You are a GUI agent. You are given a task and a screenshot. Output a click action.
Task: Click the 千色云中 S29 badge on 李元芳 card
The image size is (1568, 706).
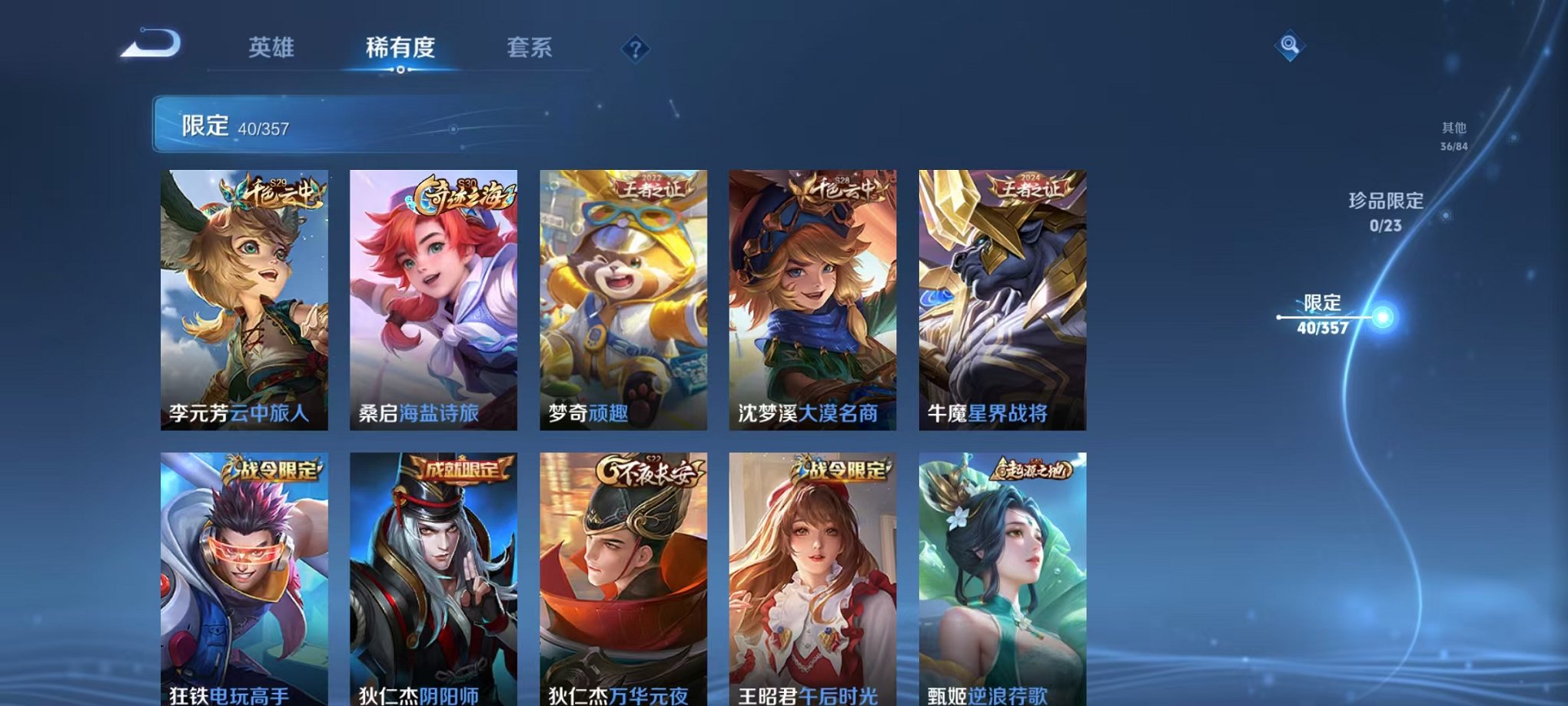coord(271,192)
